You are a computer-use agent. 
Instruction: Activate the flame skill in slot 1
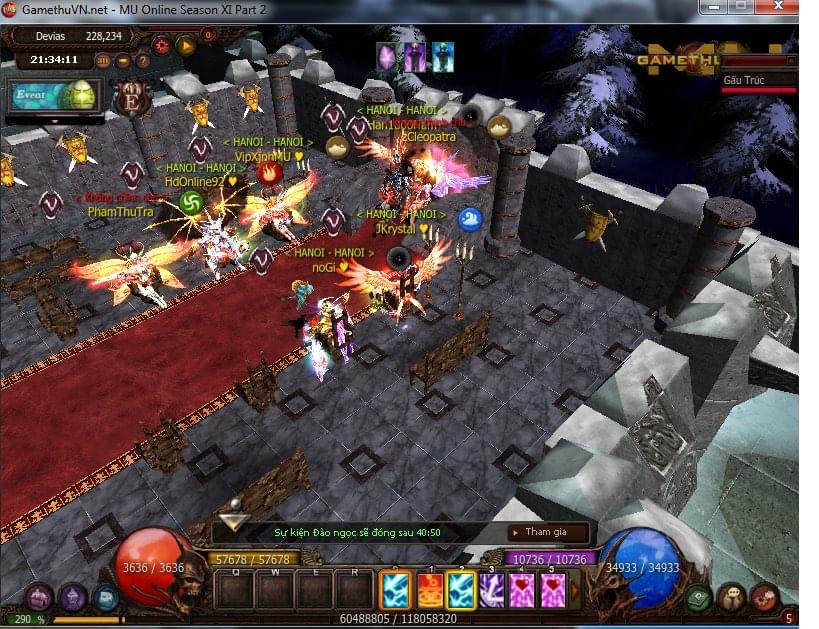pyautogui.click(x=429, y=589)
